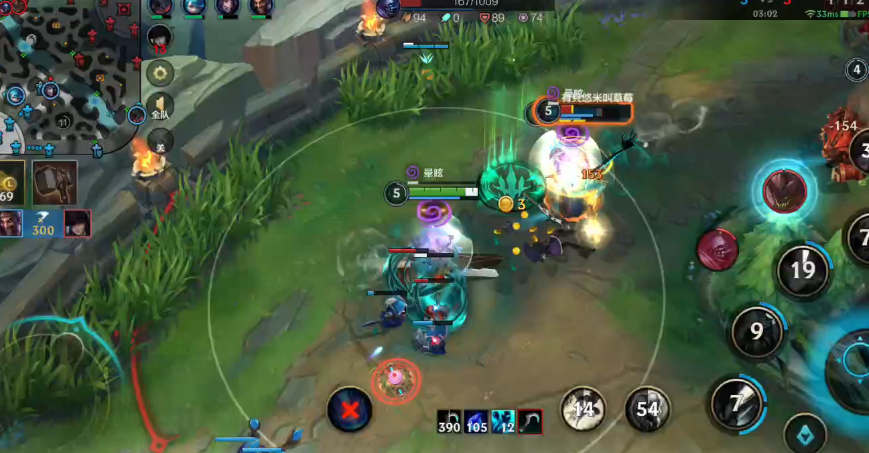Image resolution: width=869 pixels, height=453 pixels.
Task: Tap the red X cancel-cast button
Action: point(349,409)
